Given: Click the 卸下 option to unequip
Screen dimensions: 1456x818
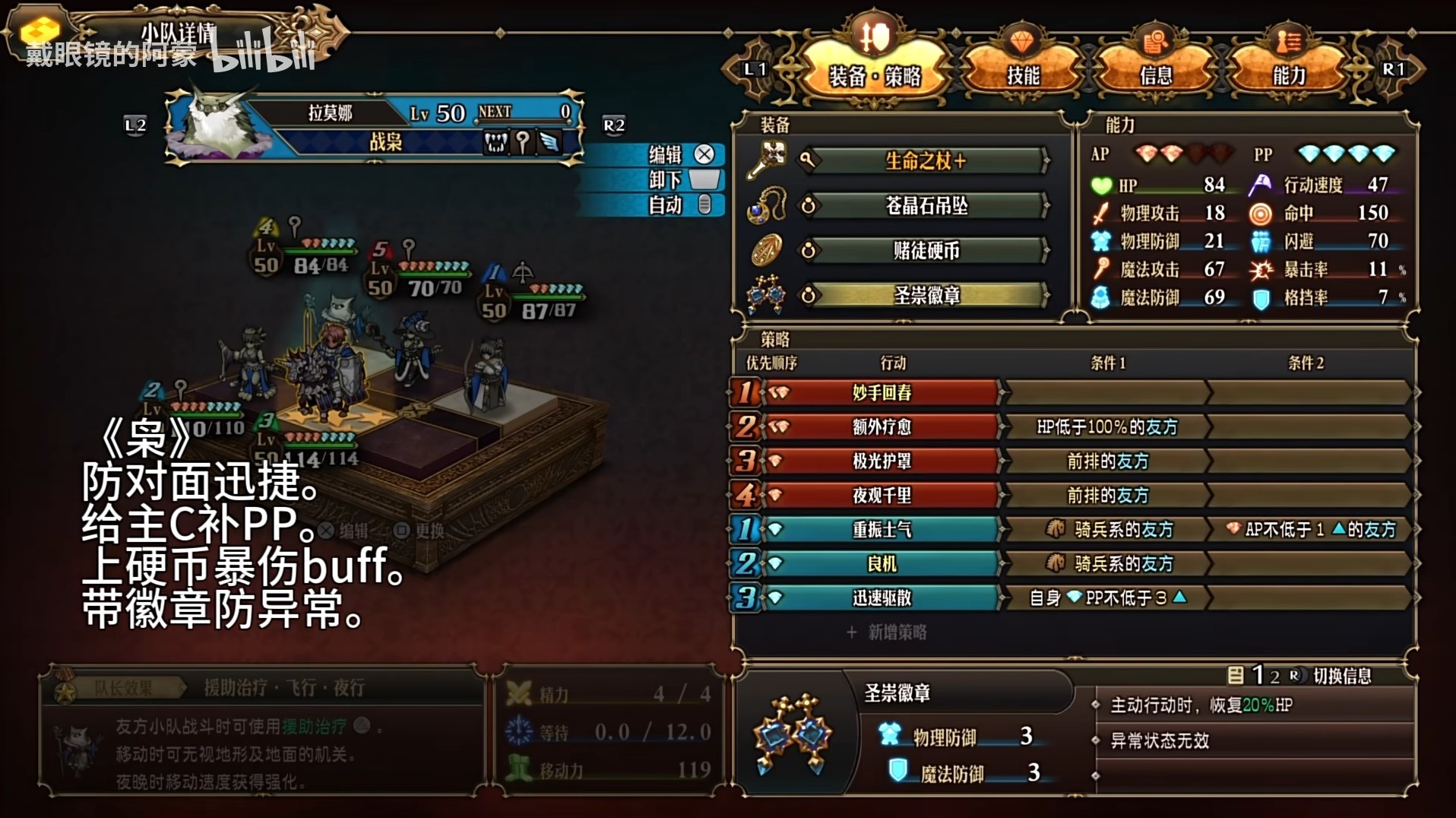Looking at the screenshot, I should pos(667,179).
